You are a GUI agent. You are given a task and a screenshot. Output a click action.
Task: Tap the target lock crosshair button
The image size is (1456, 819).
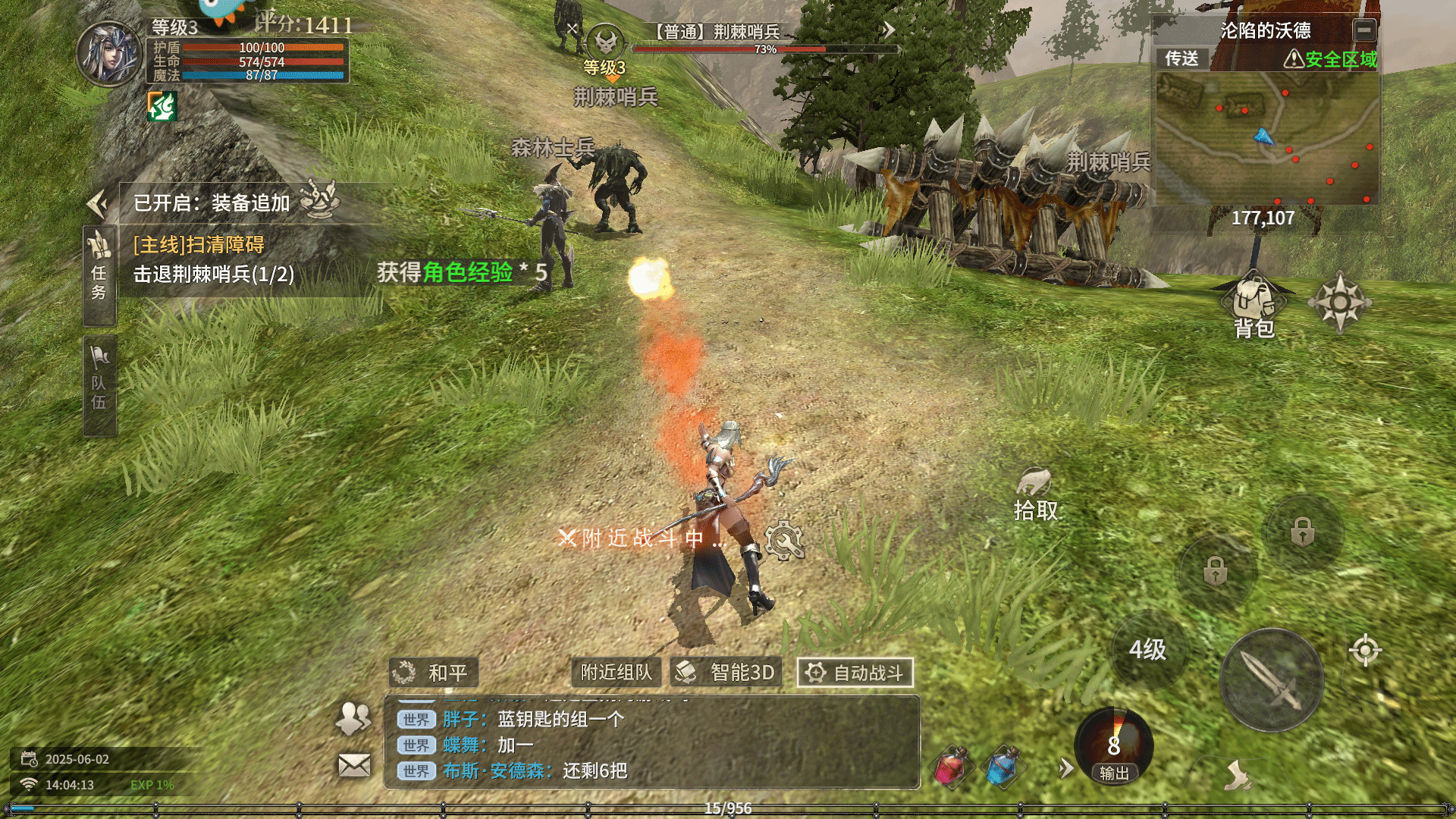pyautogui.click(x=1365, y=650)
